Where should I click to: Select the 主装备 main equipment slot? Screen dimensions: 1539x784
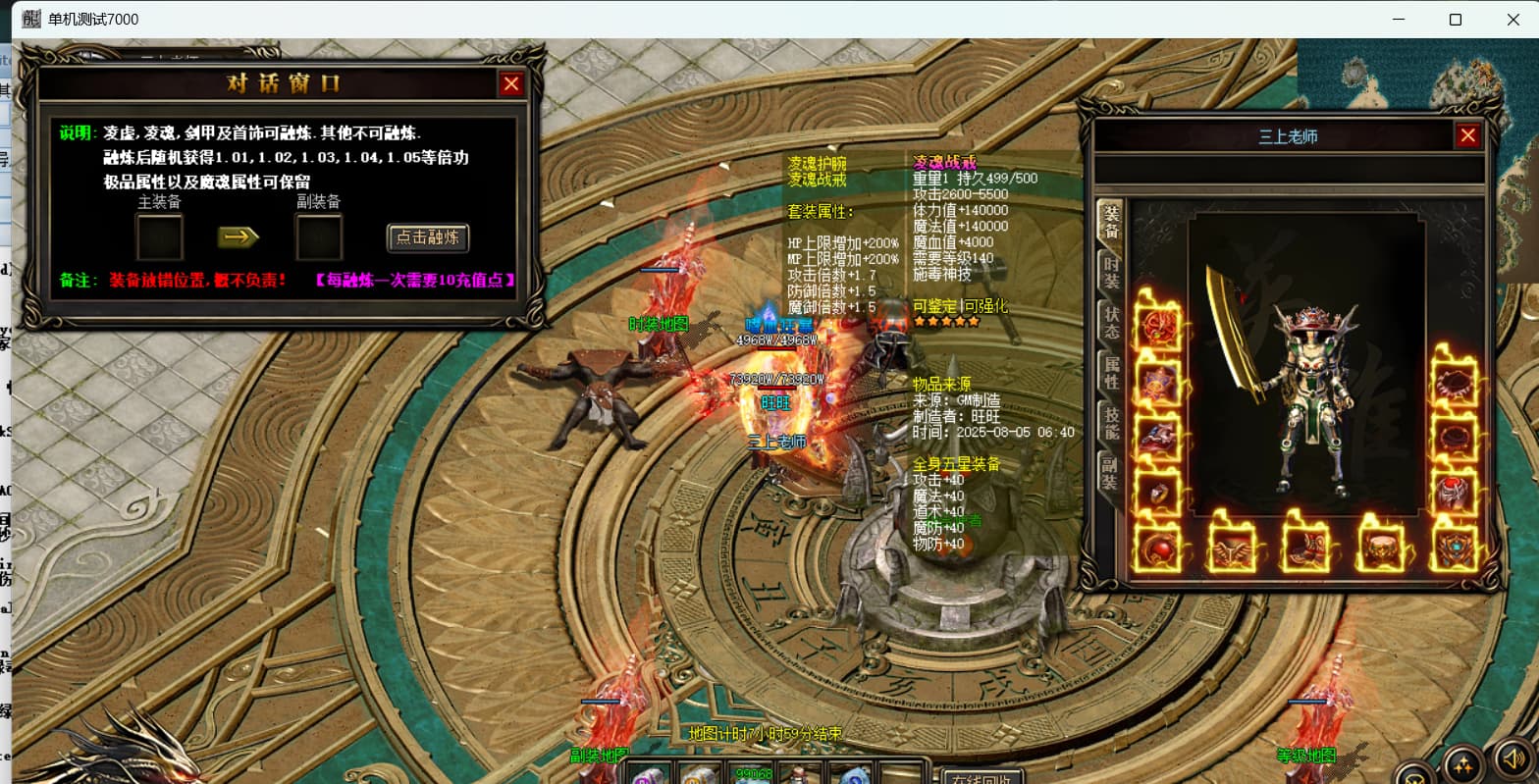160,237
